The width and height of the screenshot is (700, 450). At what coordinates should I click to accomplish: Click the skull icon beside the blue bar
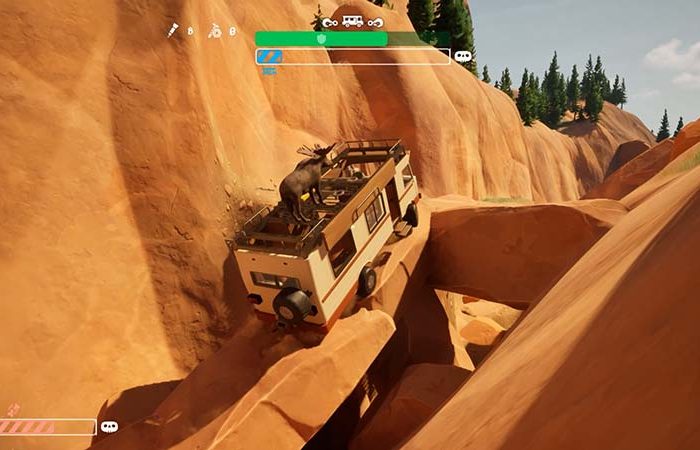pos(463,57)
